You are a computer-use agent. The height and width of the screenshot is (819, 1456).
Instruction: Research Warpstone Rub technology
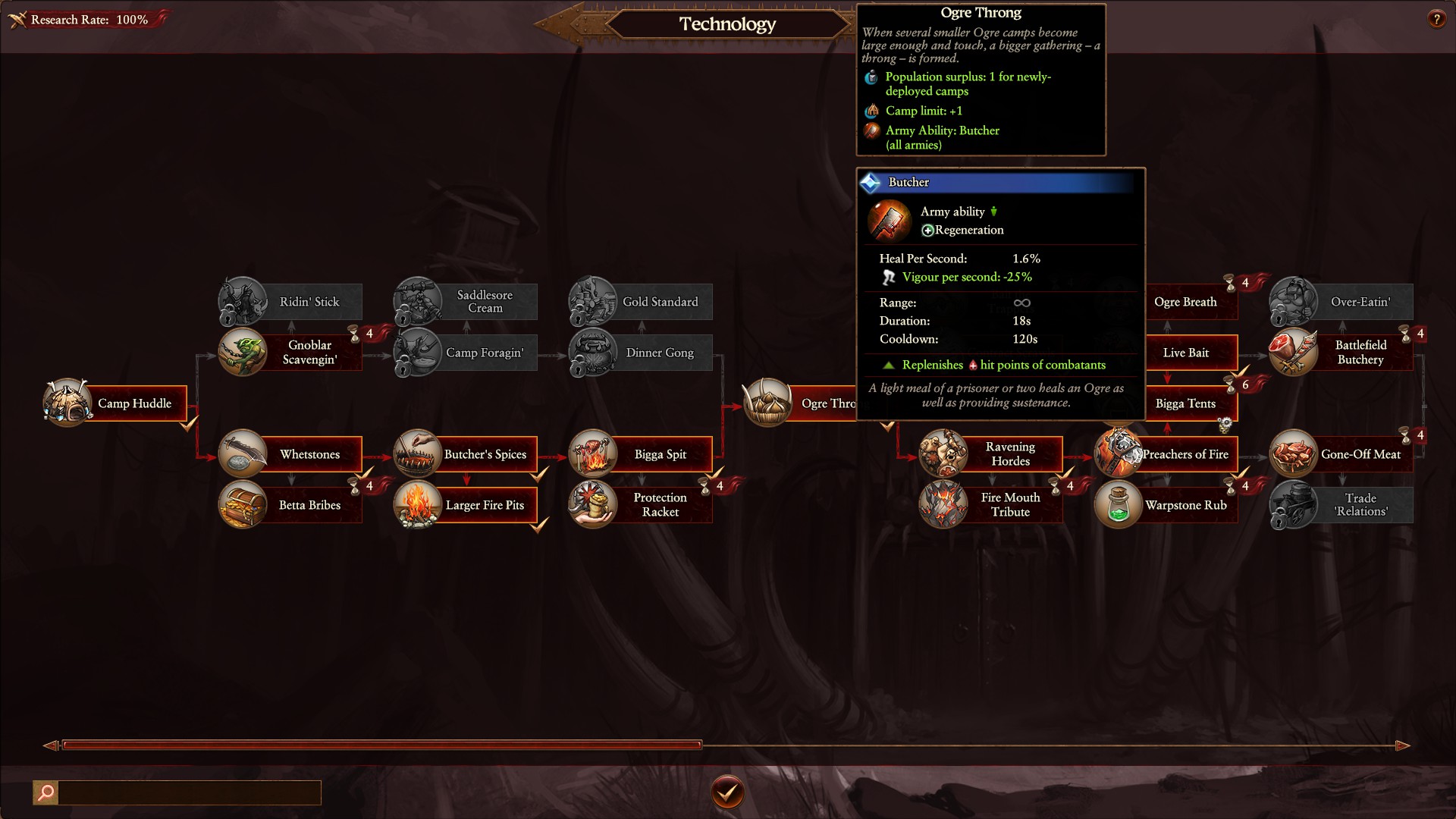coord(1185,505)
